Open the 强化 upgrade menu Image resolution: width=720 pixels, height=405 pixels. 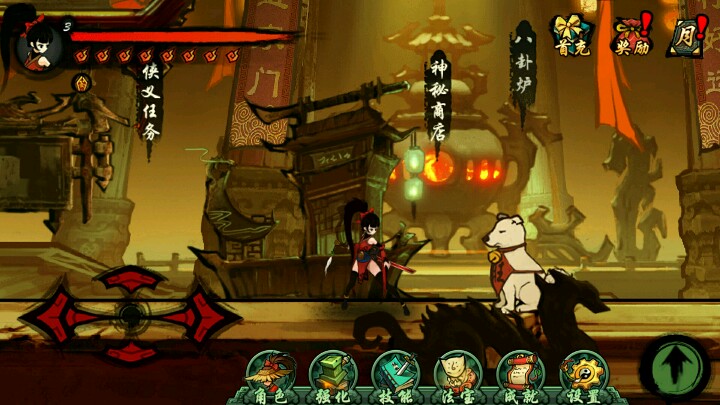(333, 376)
